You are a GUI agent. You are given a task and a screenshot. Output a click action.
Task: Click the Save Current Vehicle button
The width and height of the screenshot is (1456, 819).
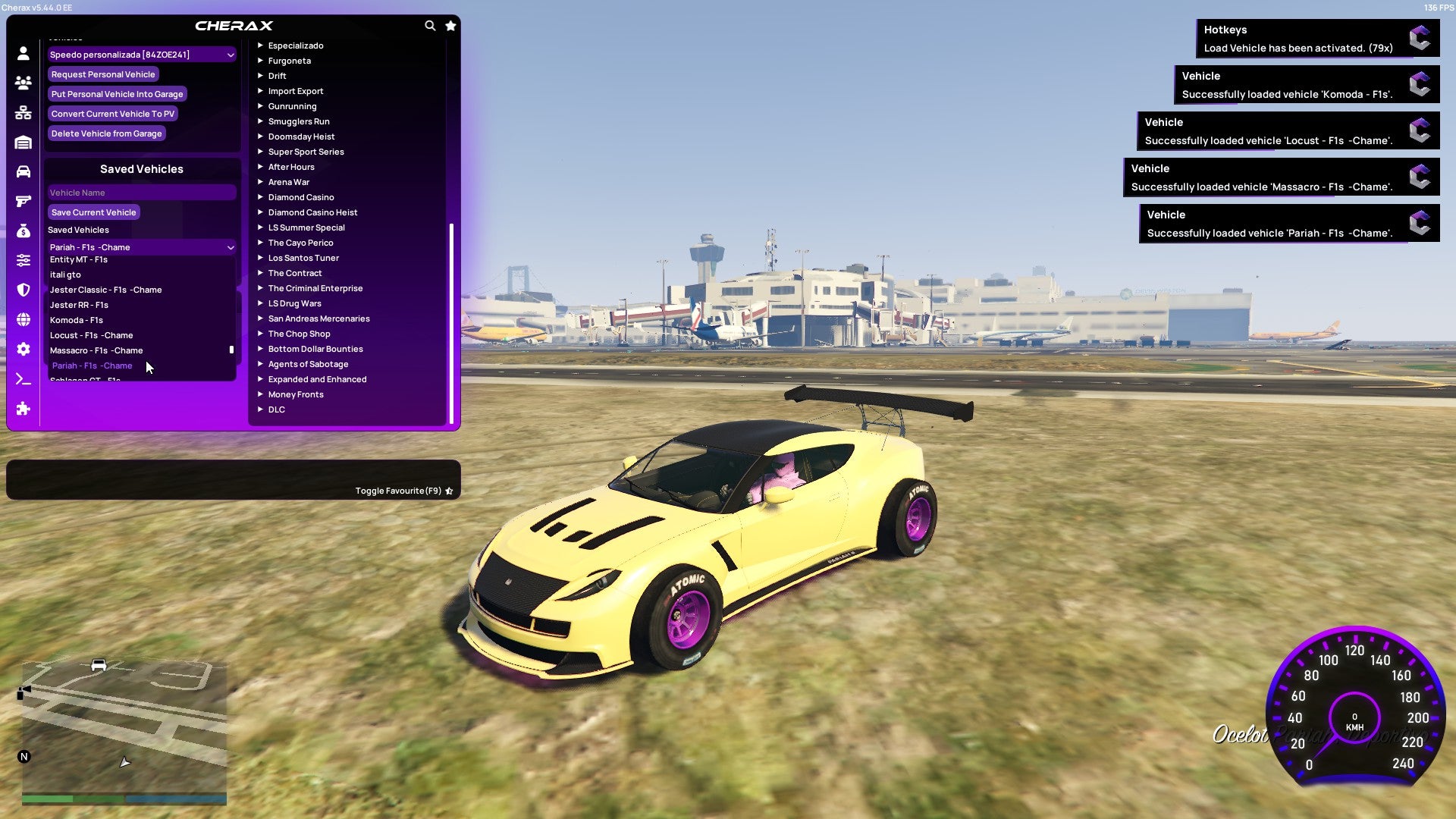[x=93, y=212]
